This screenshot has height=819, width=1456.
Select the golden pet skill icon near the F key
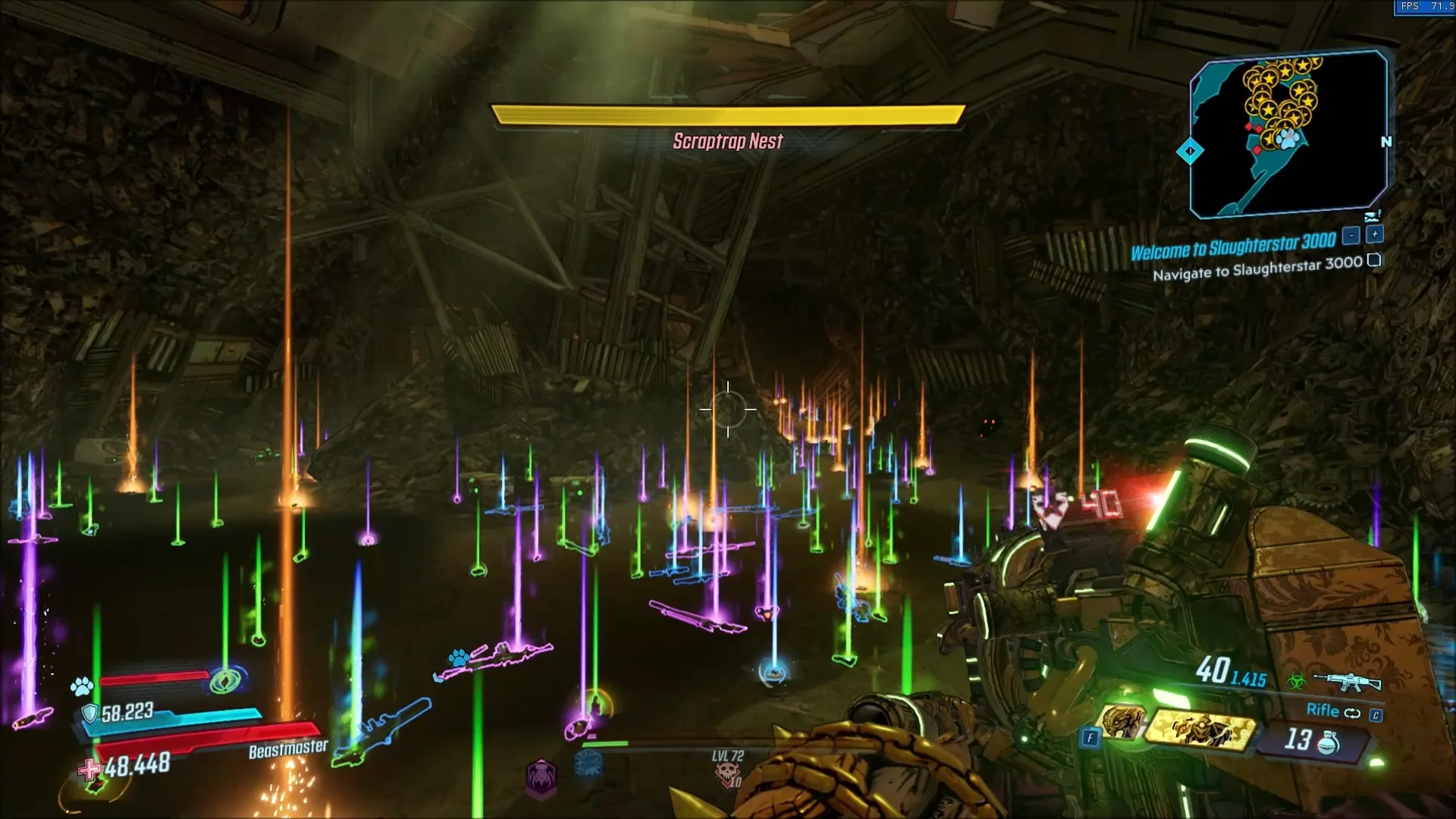1122,723
